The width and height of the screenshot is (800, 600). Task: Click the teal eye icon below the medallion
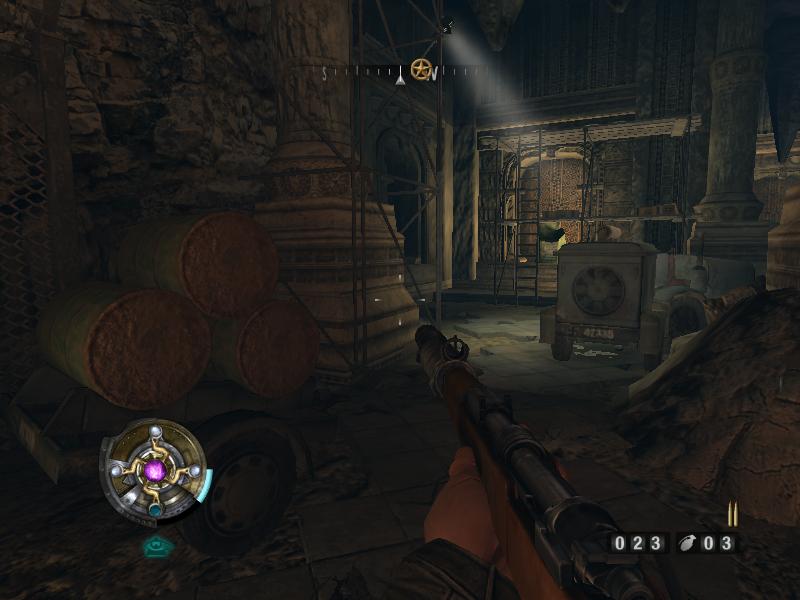coord(154,546)
